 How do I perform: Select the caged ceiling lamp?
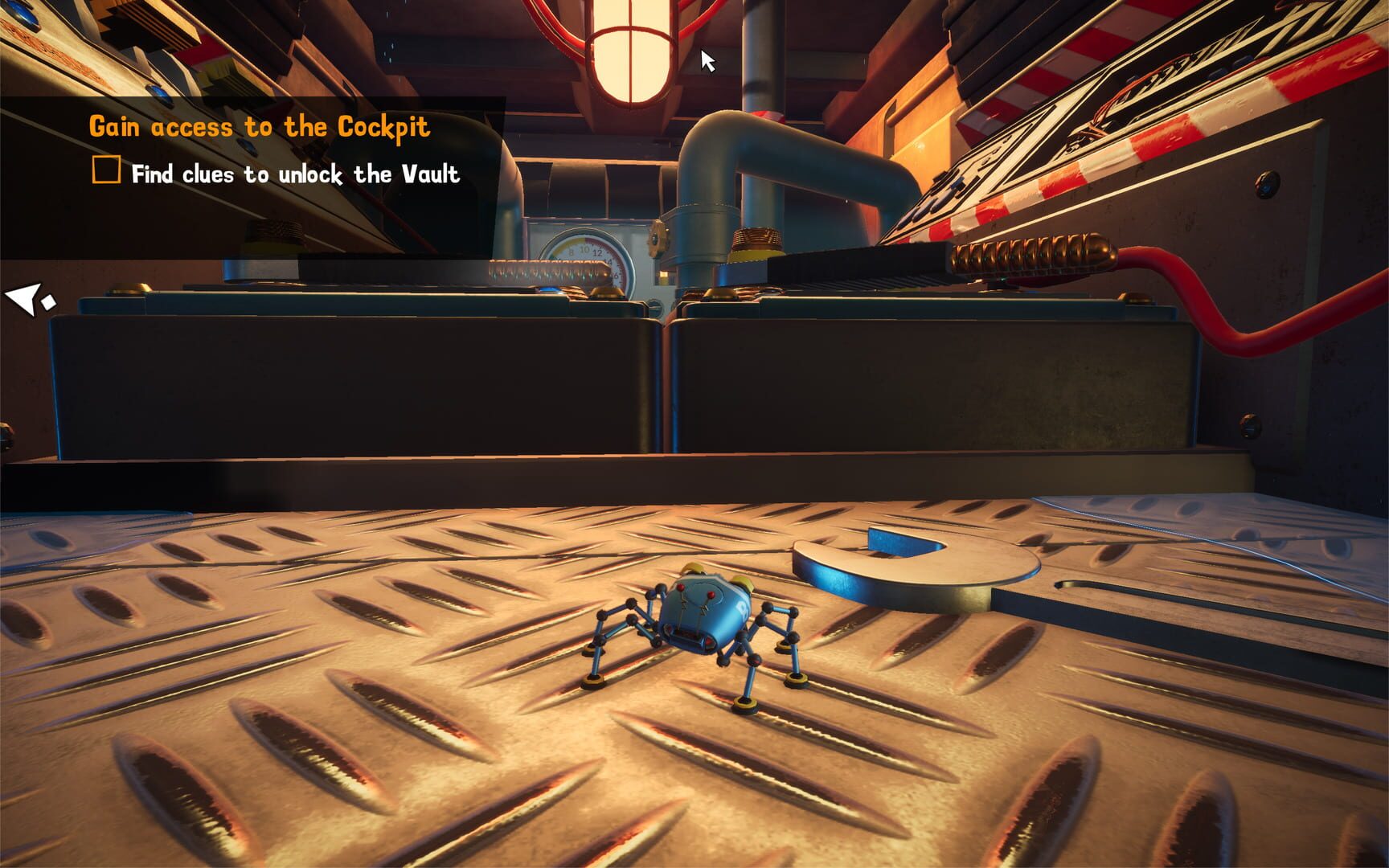point(632,52)
